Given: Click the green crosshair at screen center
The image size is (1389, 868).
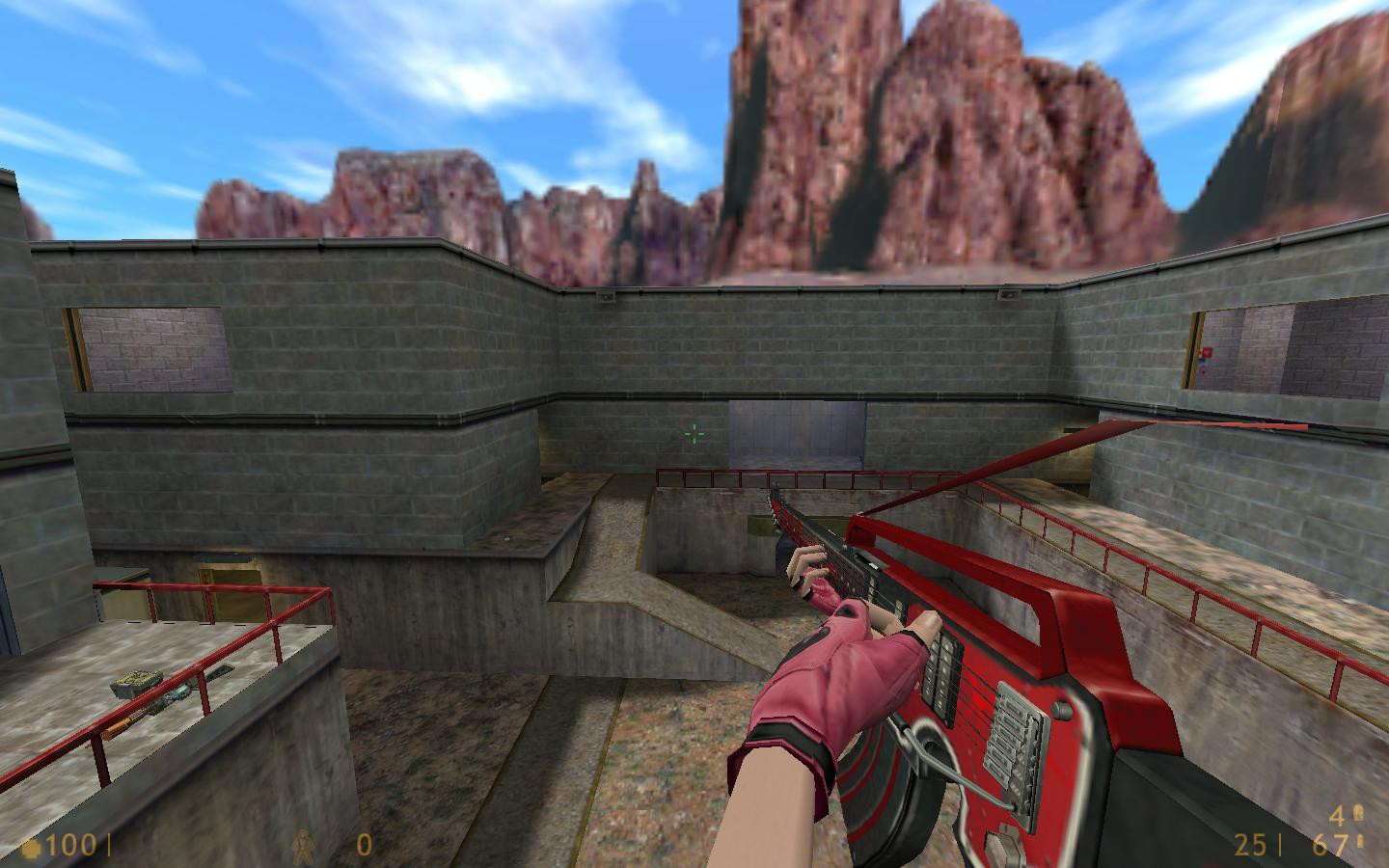Looking at the screenshot, I should tap(694, 435).
